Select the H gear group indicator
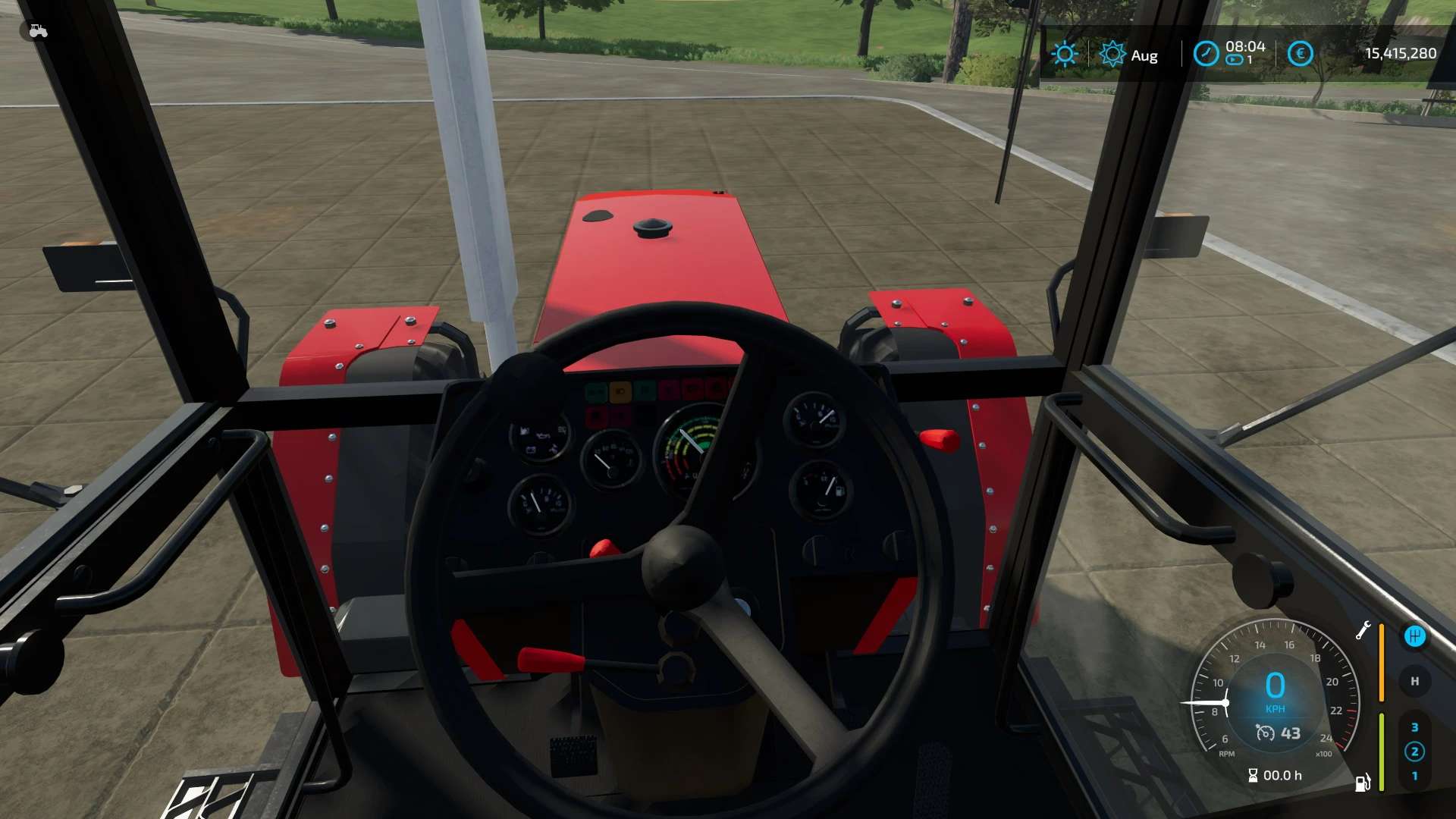The width and height of the screenshot is (1456, 819). (x=1414, y=681)
